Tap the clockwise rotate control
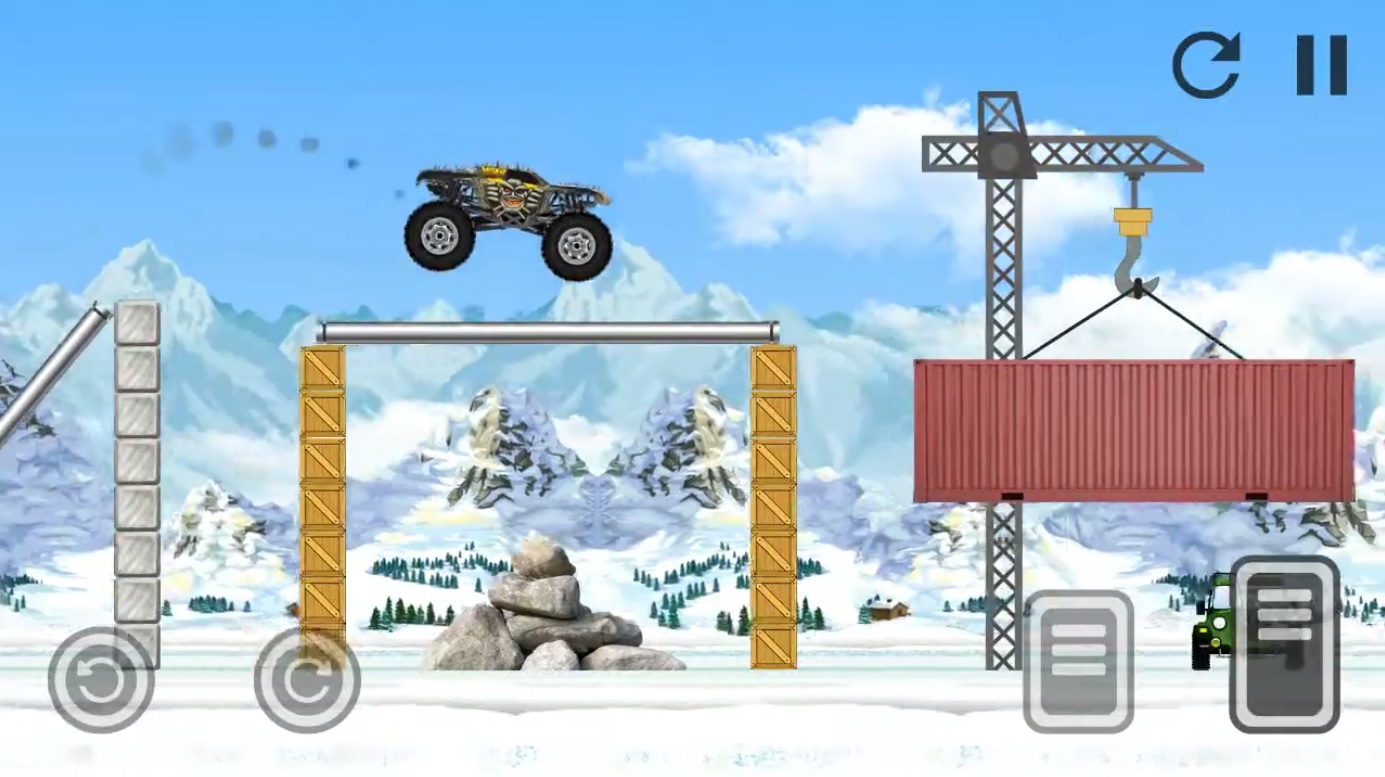 coord(308,678)
